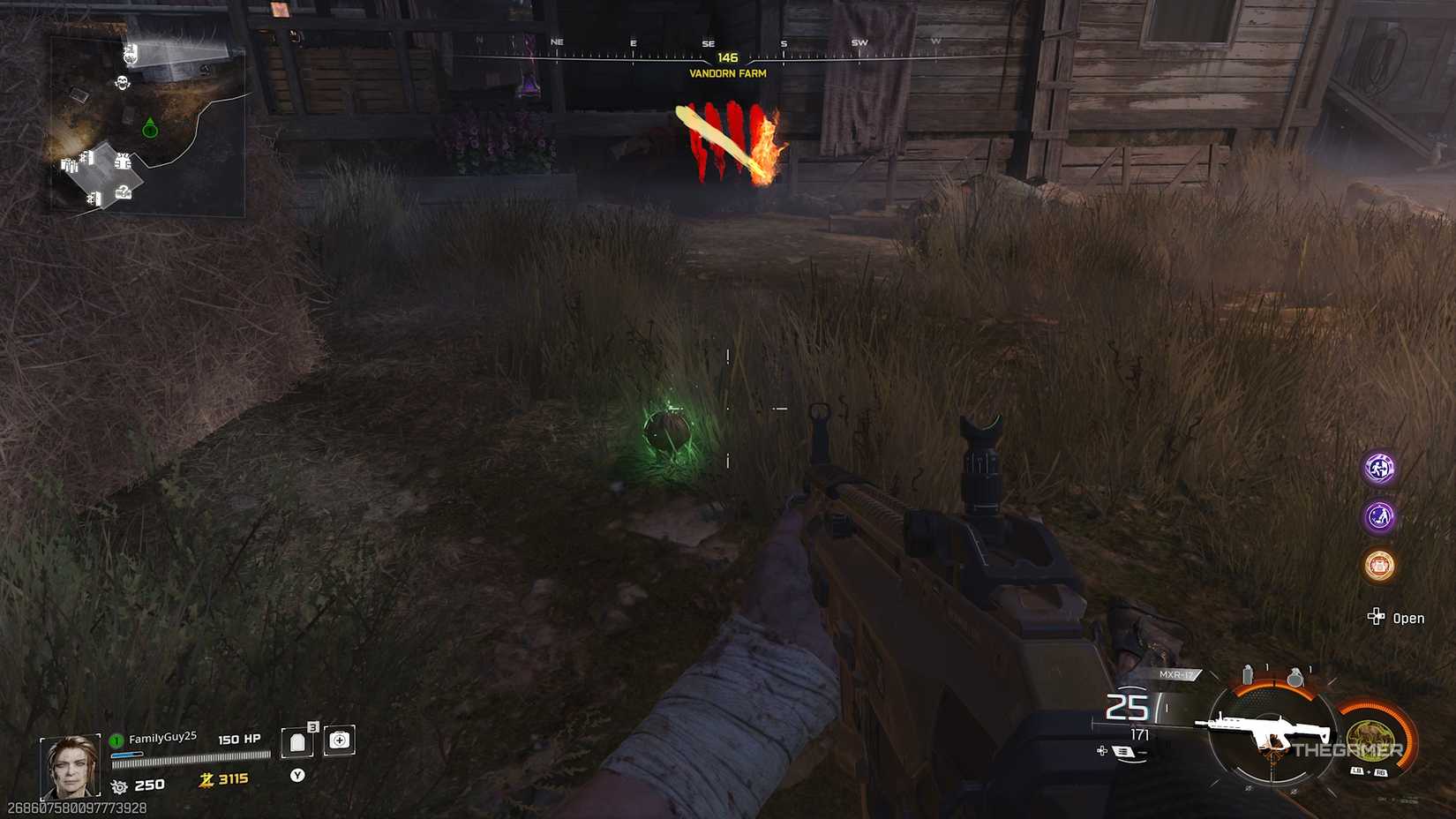
Task: Click the tactical grenade icon
Action: click(1247, 673)
